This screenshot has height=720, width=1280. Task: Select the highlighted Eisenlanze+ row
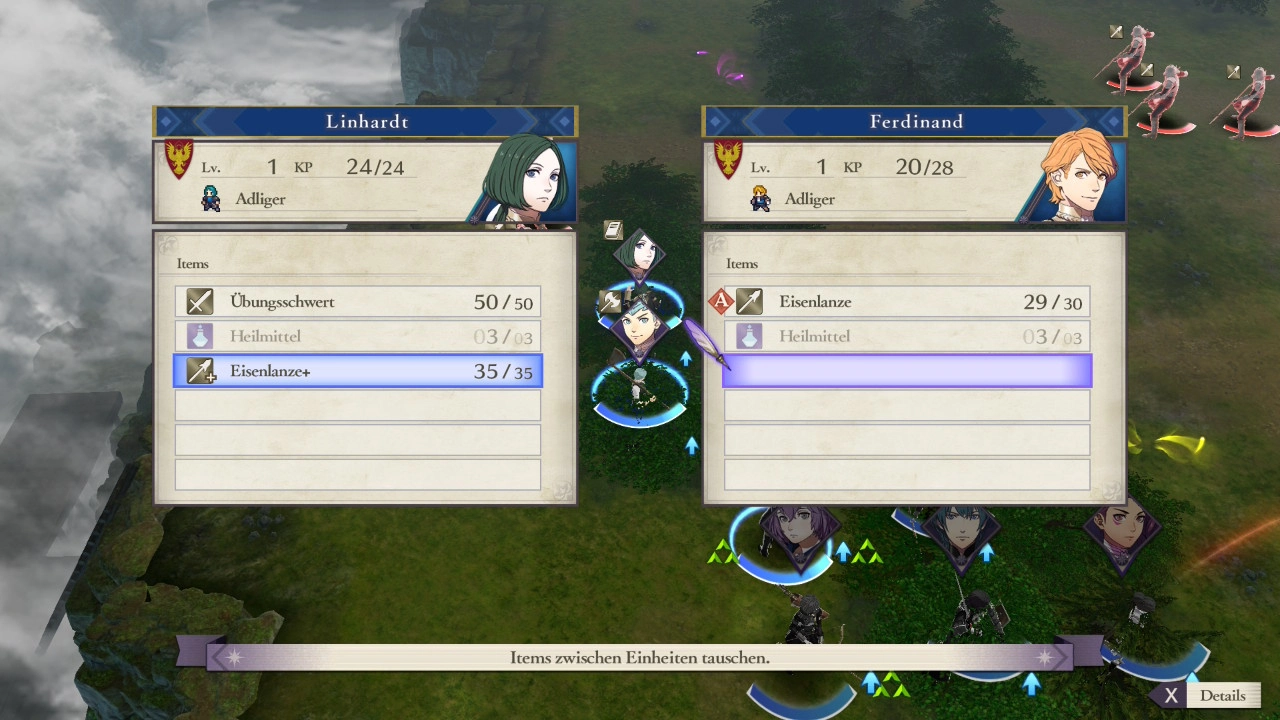click(x=358, y=371)
